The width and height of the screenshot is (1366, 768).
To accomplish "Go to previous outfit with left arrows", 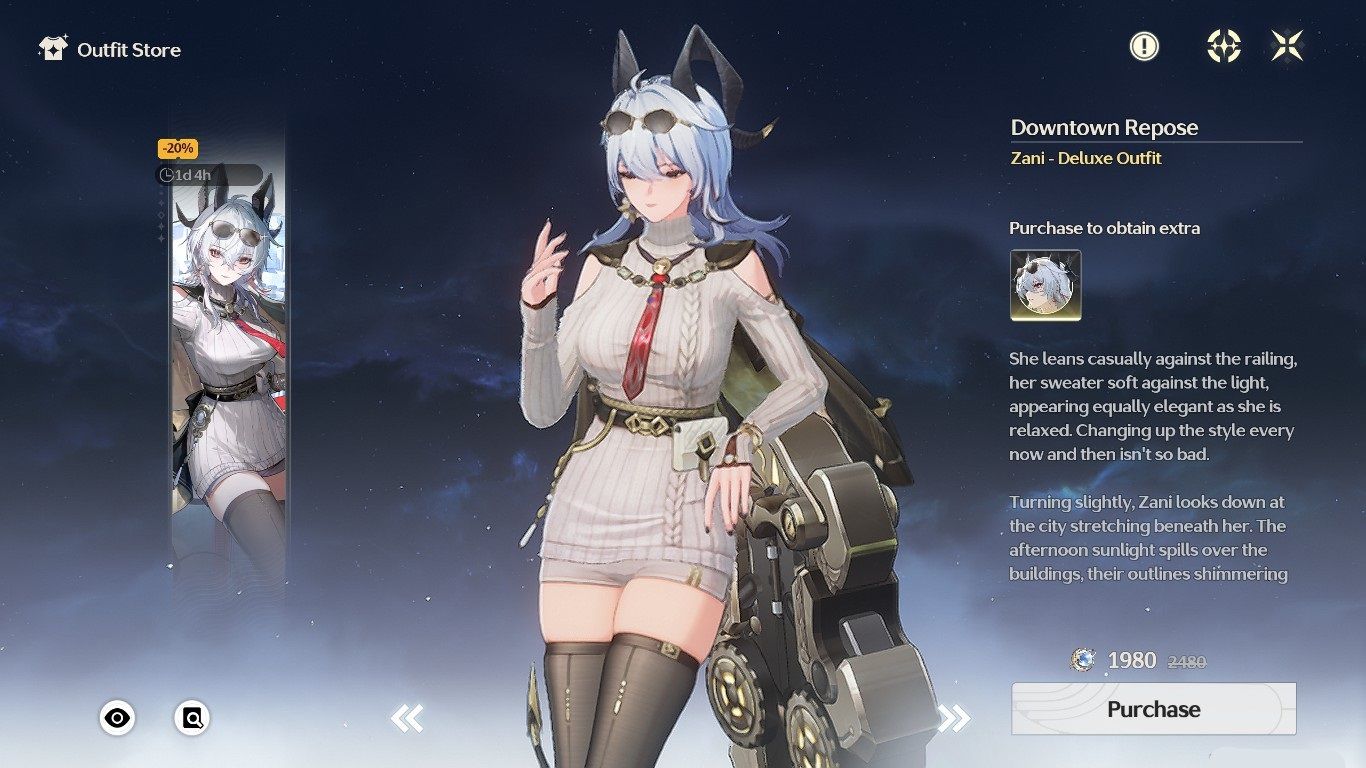I will pos(407,717).
